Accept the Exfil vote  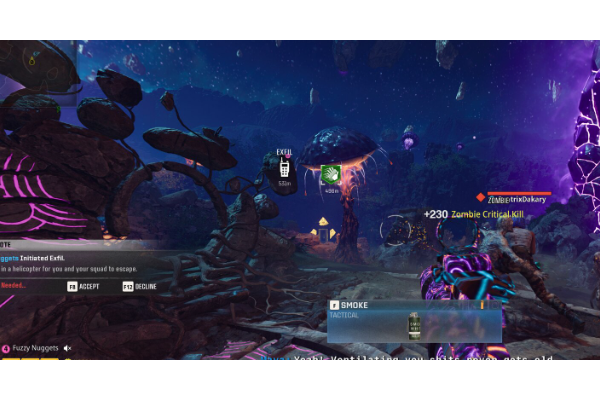[x=83, y=286]
